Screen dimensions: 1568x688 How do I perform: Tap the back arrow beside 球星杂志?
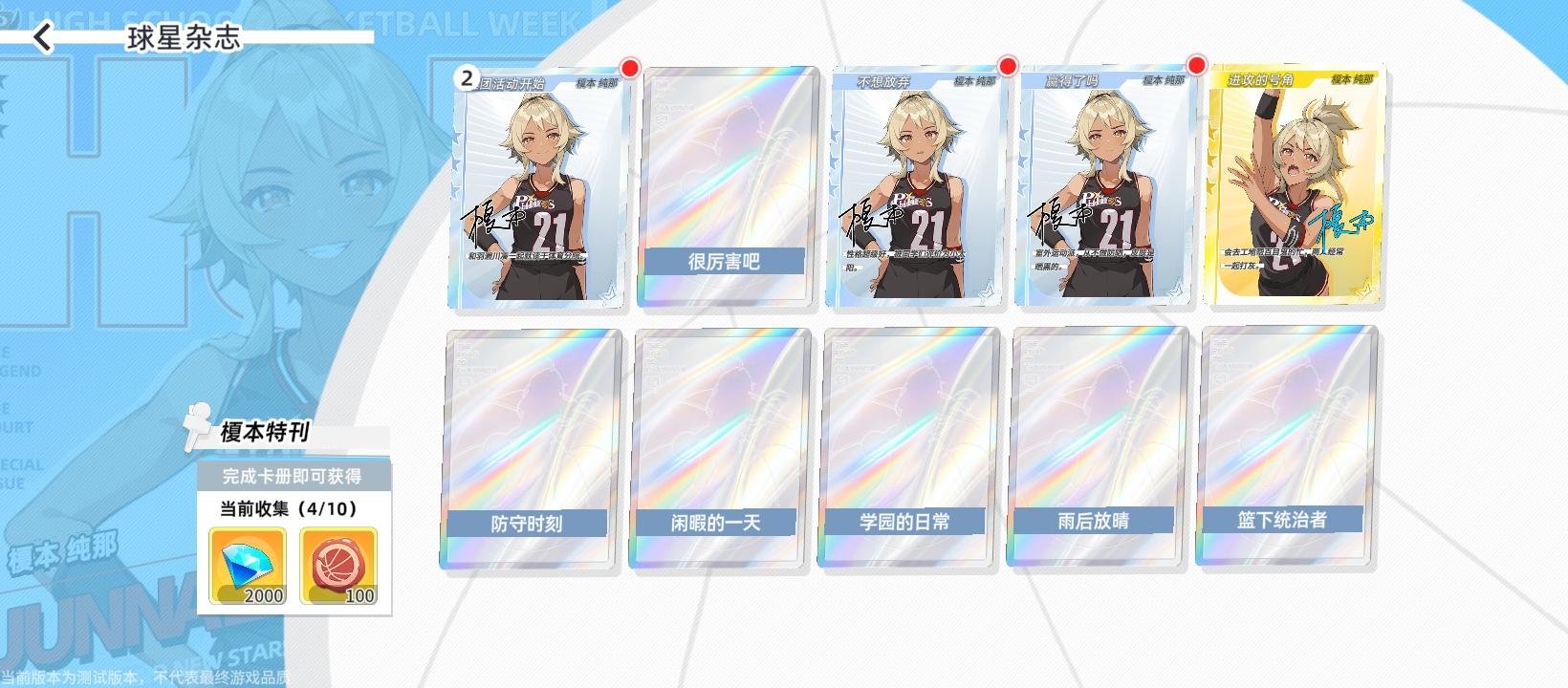pos(42,35)
